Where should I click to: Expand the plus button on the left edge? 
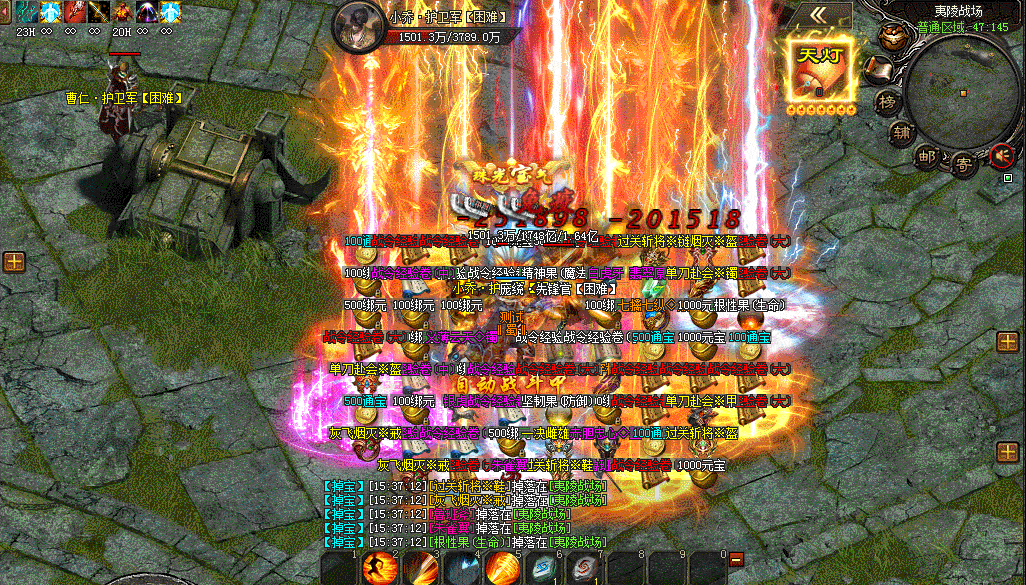pos(14,262)
